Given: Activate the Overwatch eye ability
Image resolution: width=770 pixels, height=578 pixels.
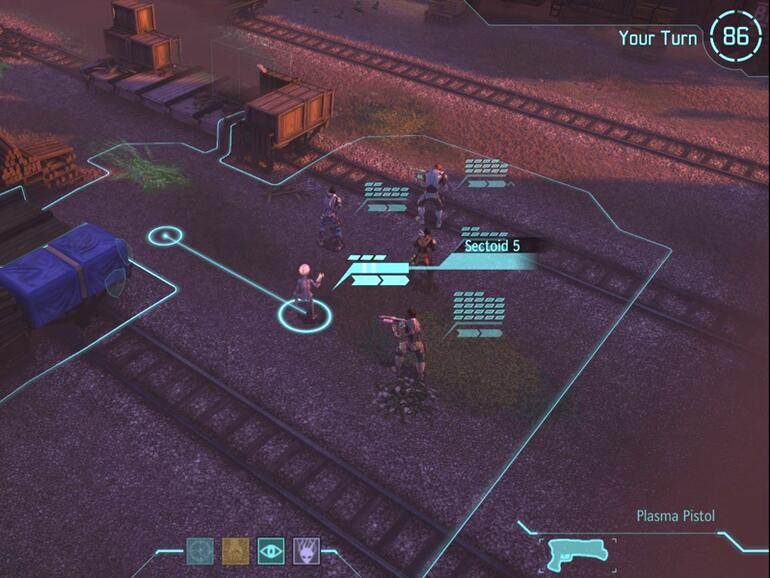Looking at the screenshot, I should 270,551.
